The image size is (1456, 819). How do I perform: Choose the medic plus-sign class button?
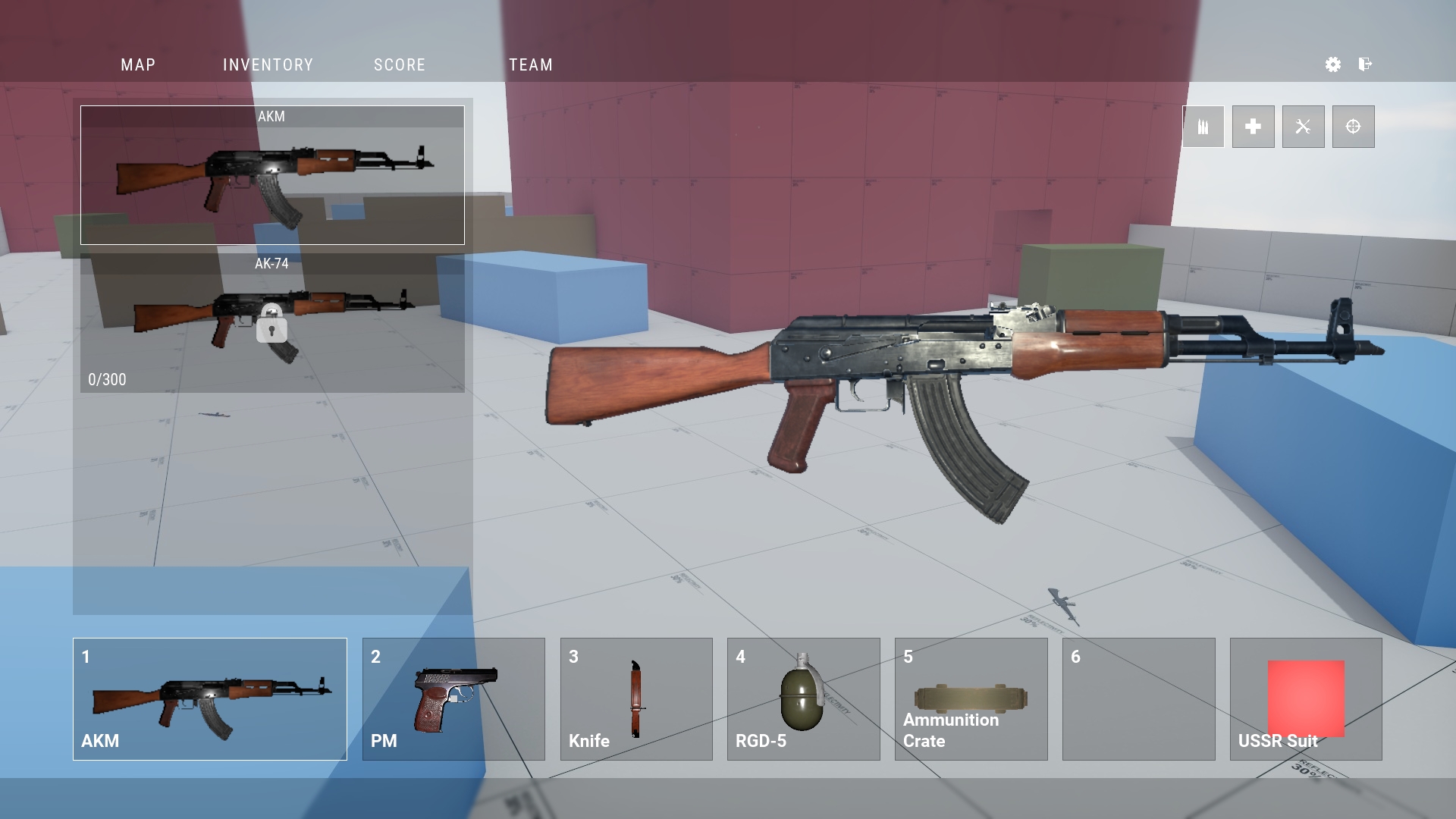(1253, 127)
